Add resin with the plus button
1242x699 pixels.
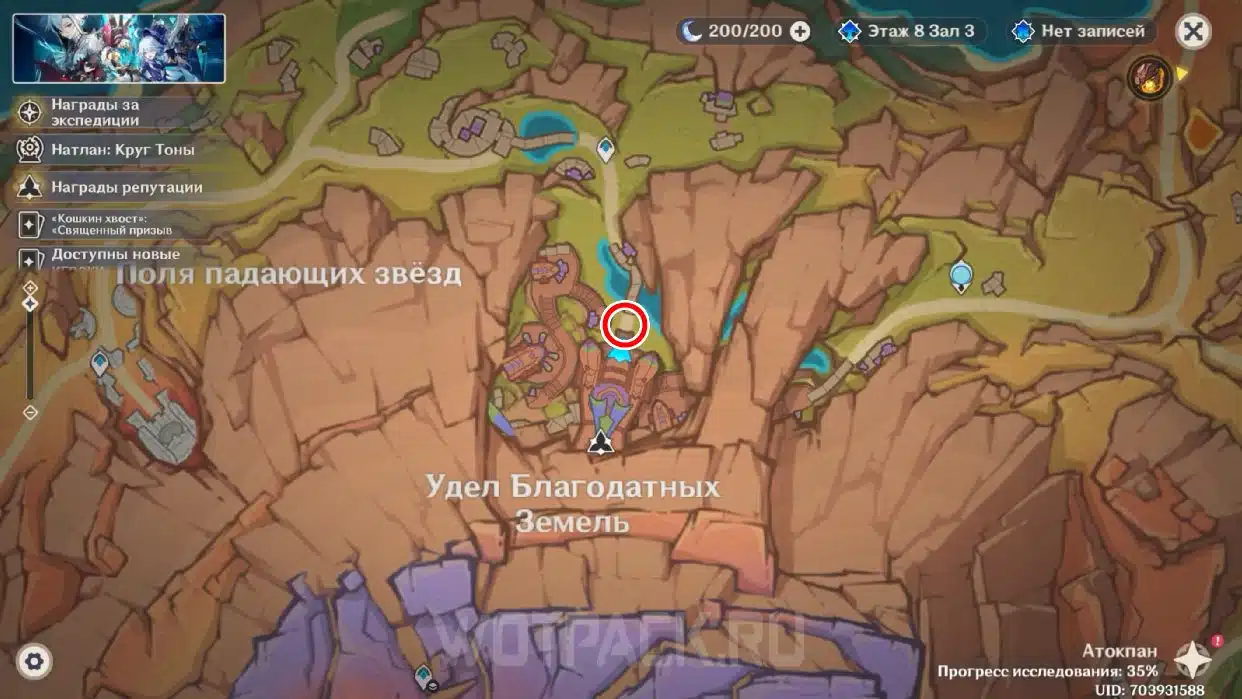tap(800, 31)
